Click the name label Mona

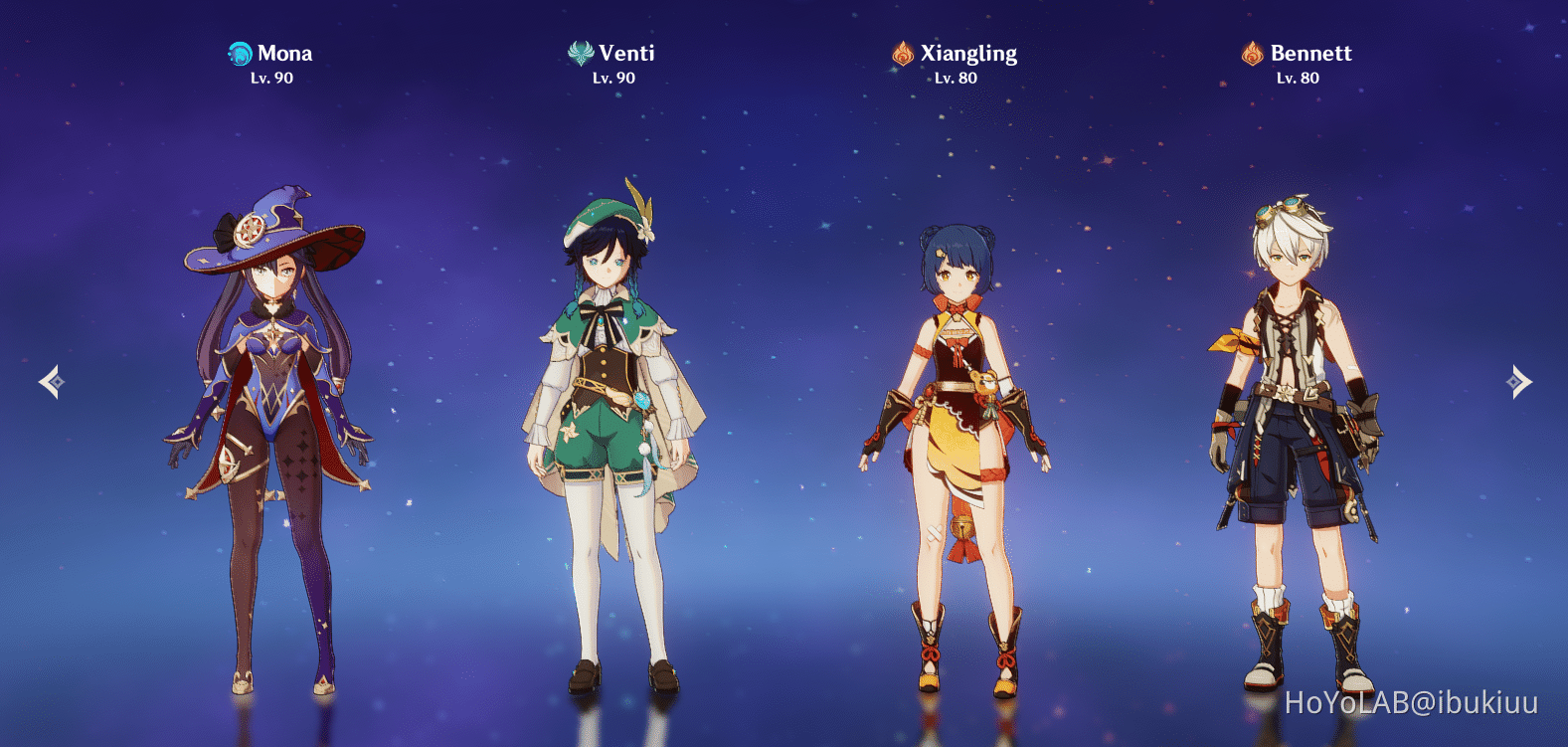tap(284, 54)
